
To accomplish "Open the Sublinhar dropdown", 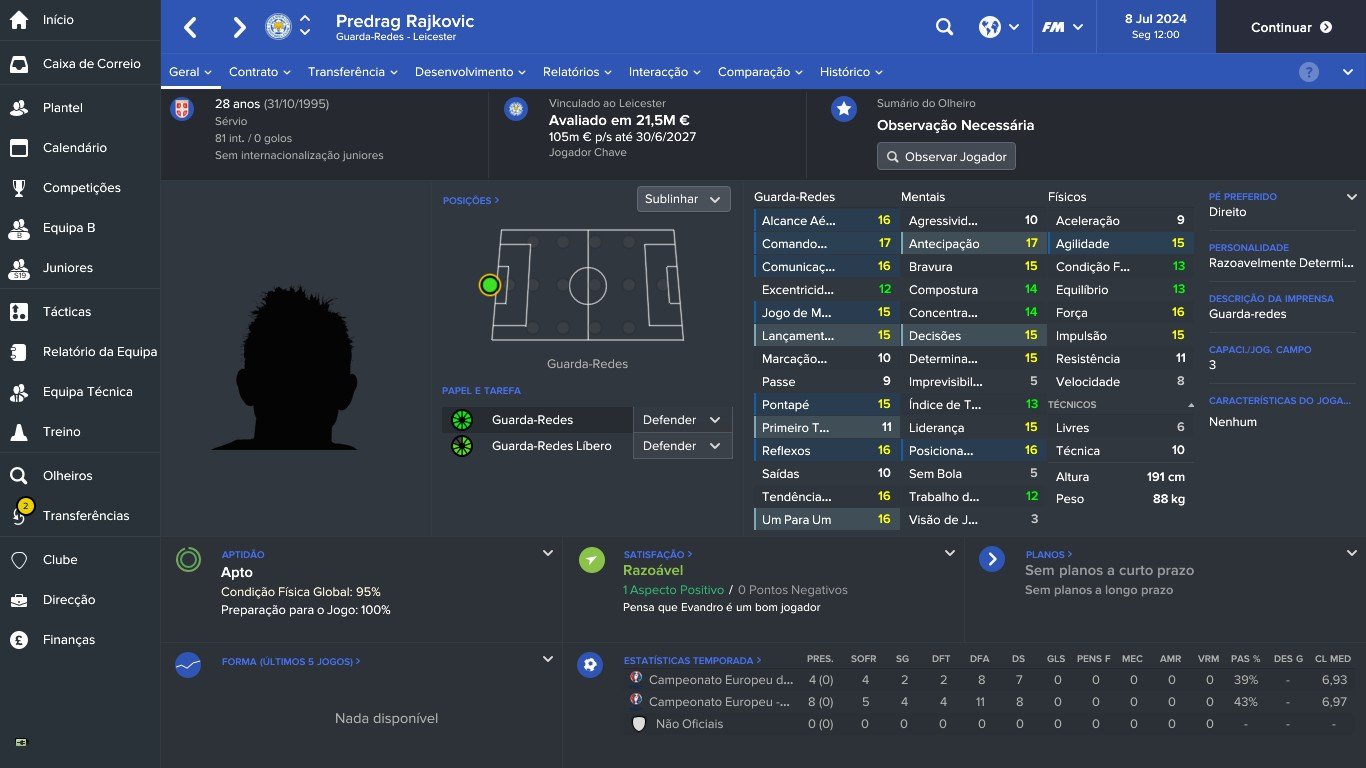I will pyautogui.click(x=683, y=199).
